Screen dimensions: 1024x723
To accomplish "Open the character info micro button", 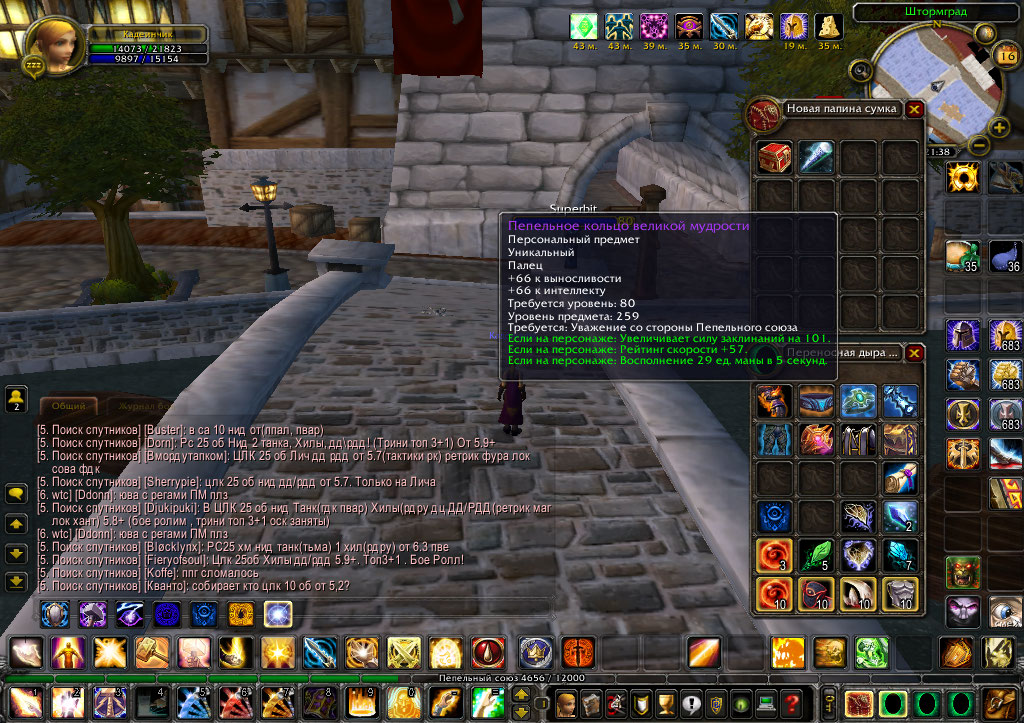I will [x=567, y=702].
